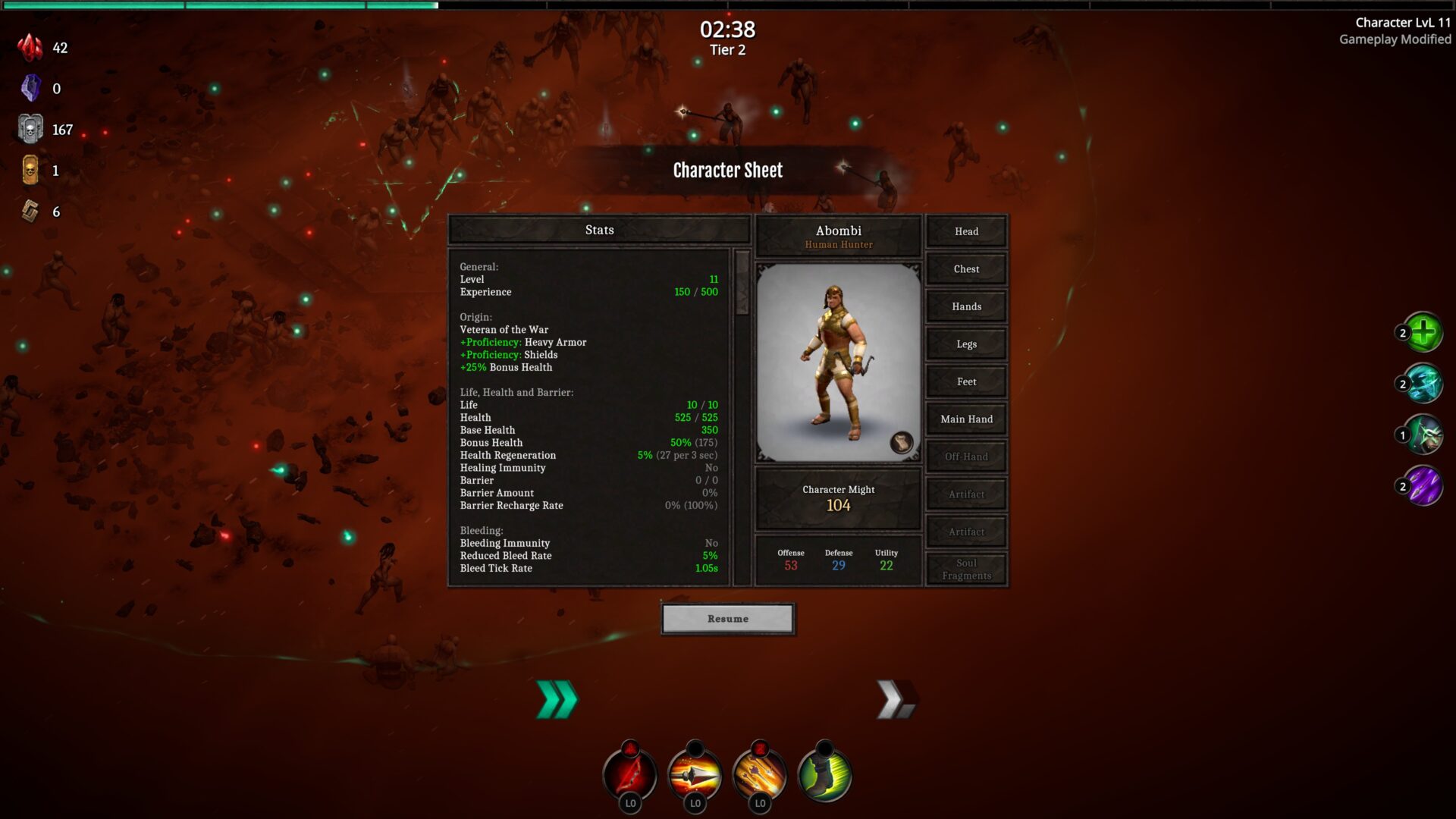This screenshot has width=1456, height=819.
Task: Click the stats list scrollbar
Action: (742, 282)
